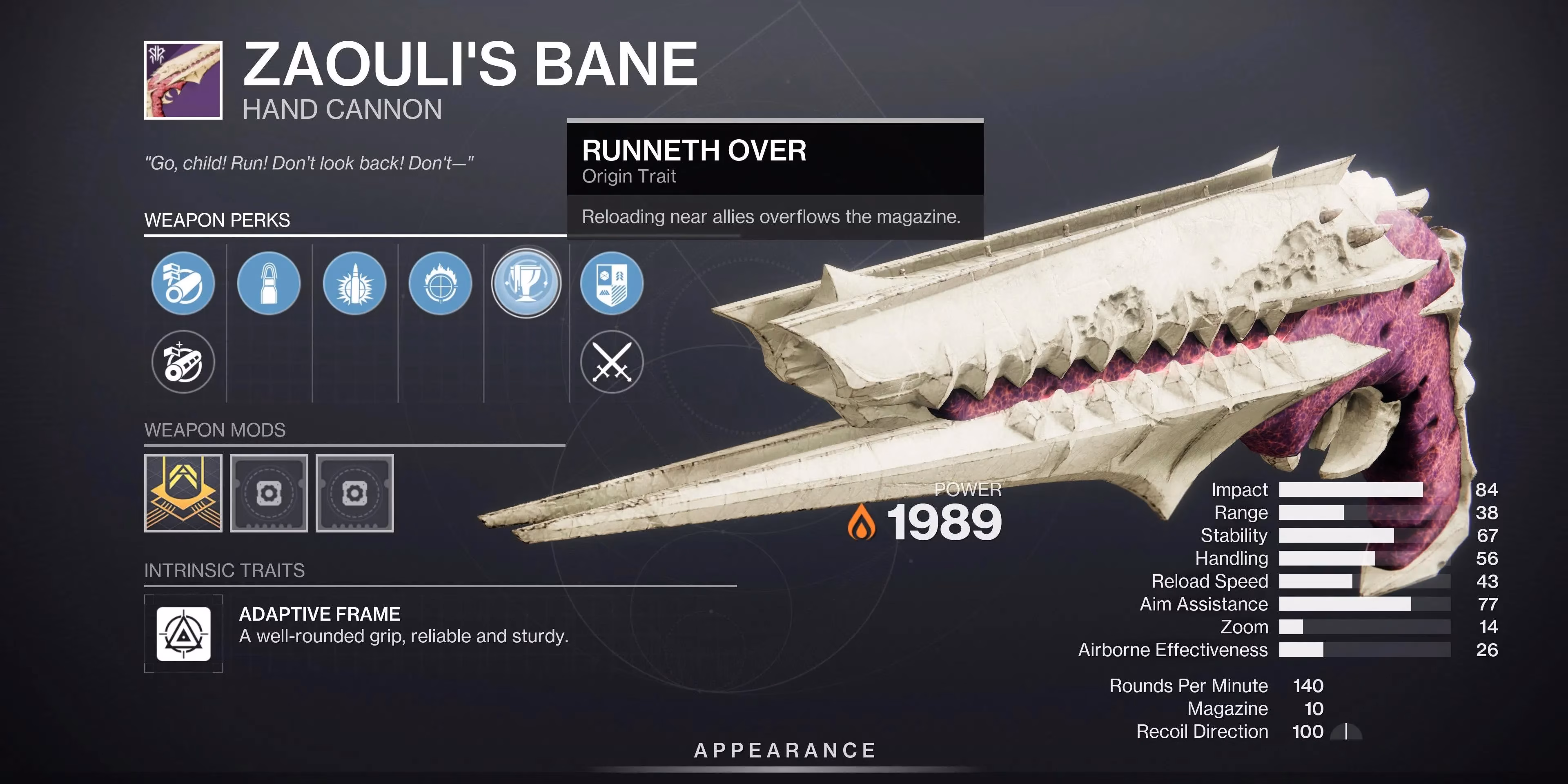Viewport: 1568px width, 784px height.
Task: Toggle the equipped masterwork mod slot
Action: point(183,493)
